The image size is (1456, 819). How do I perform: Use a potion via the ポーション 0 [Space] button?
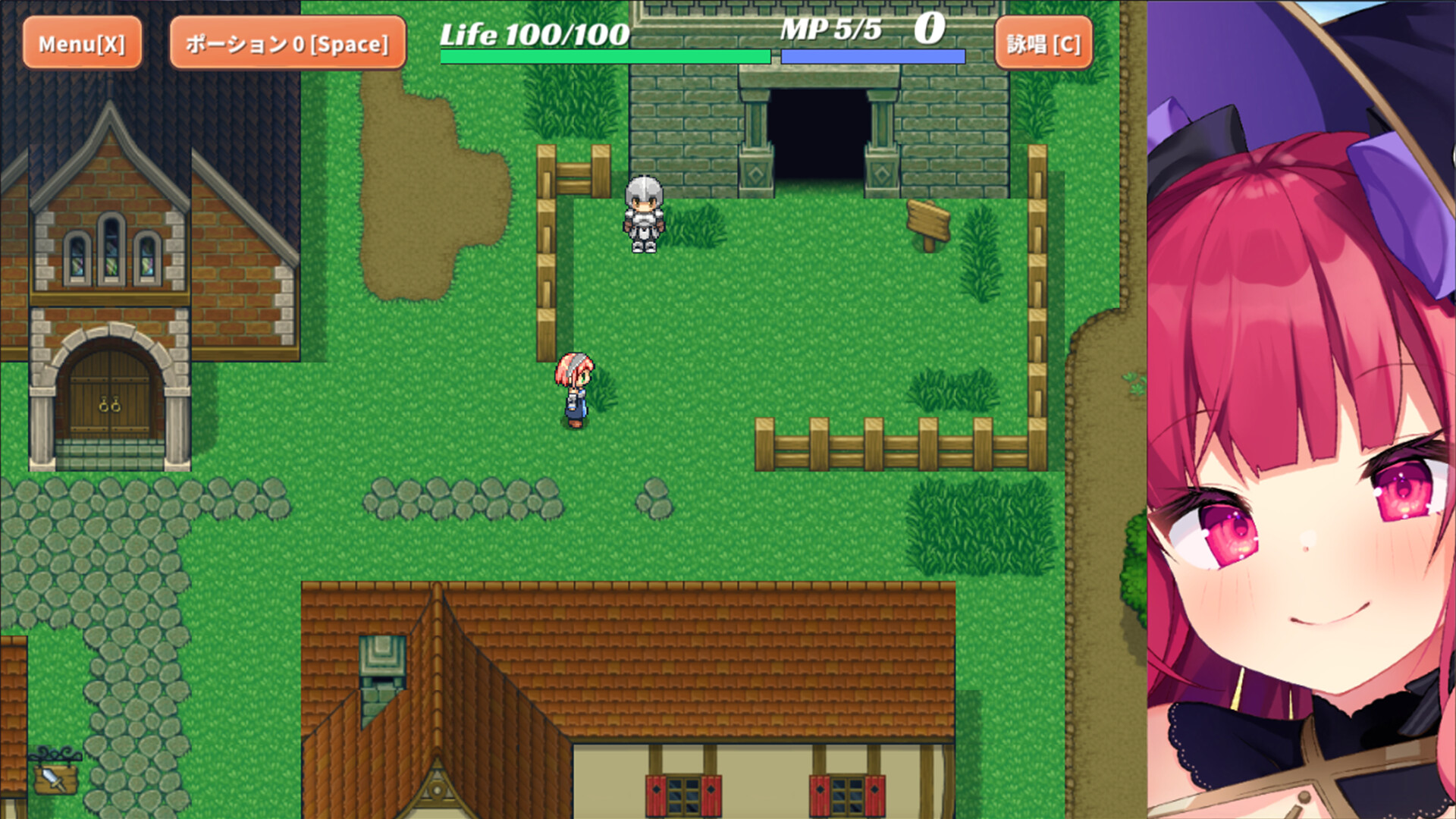tap(285, 43)
